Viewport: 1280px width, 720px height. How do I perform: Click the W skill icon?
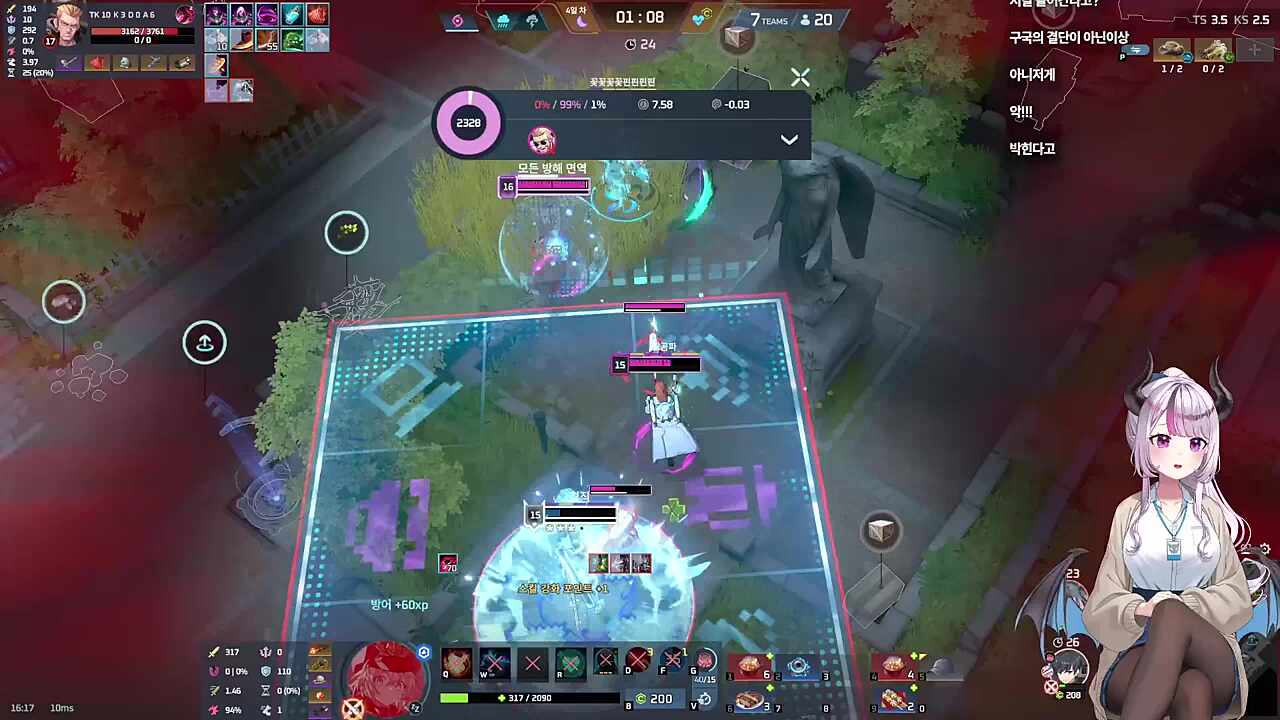coord(494,662)
